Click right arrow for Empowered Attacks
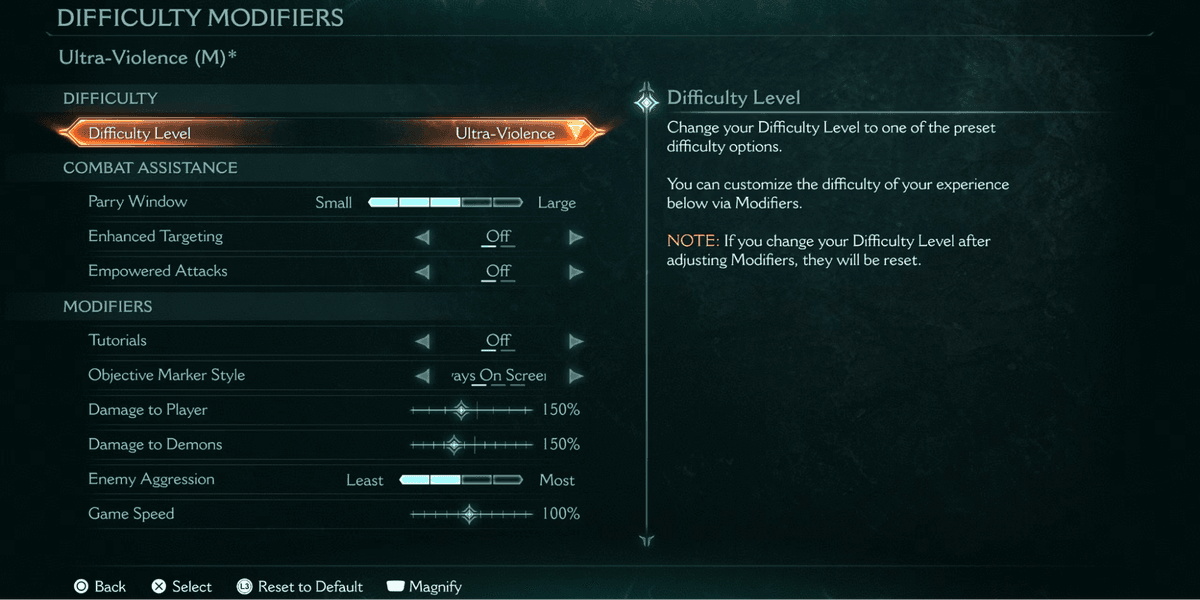1200x600 pixels. (576, 272)
